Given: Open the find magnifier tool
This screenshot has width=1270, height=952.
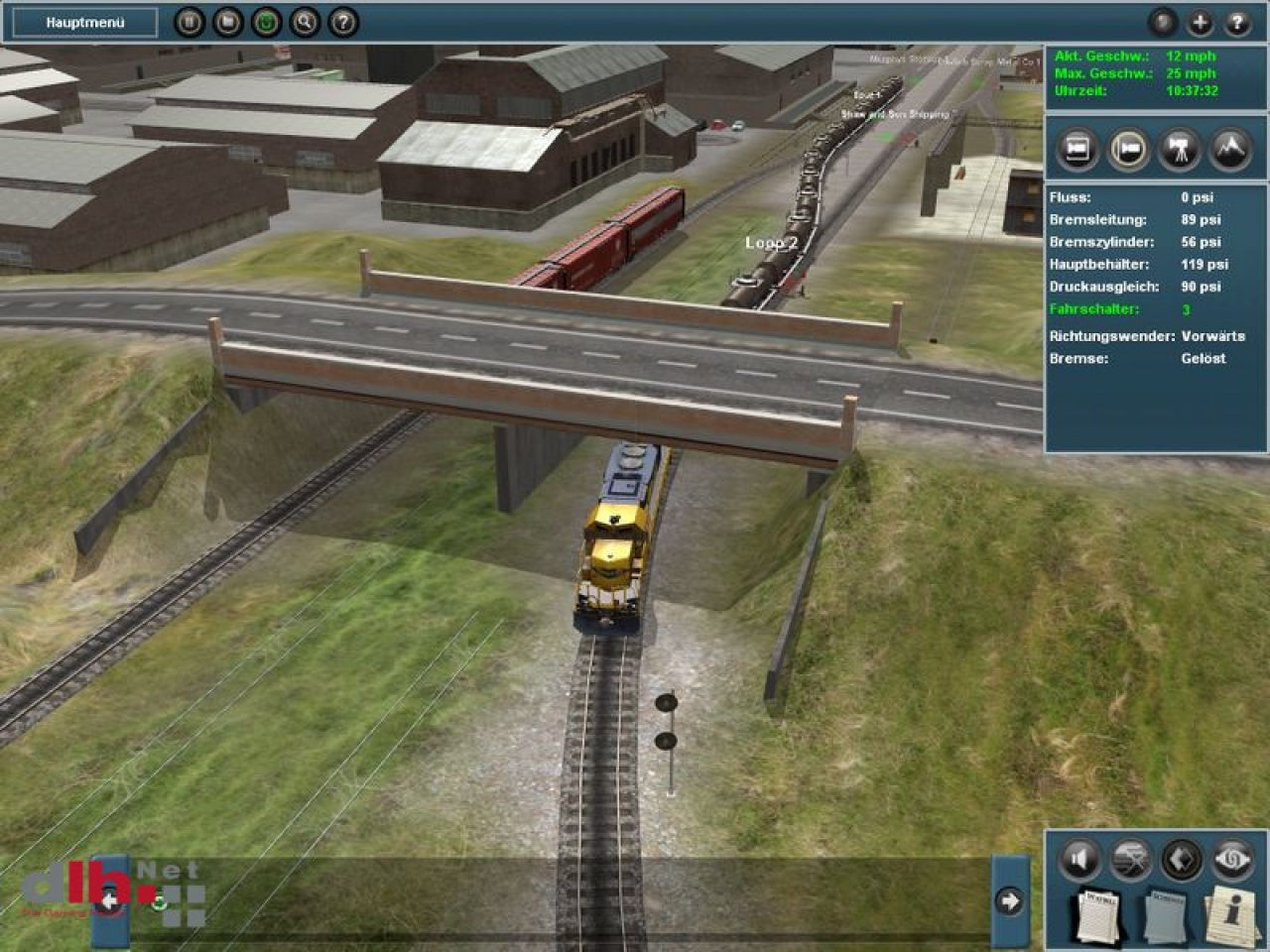Looking at the screenshot, I should 306,21.
